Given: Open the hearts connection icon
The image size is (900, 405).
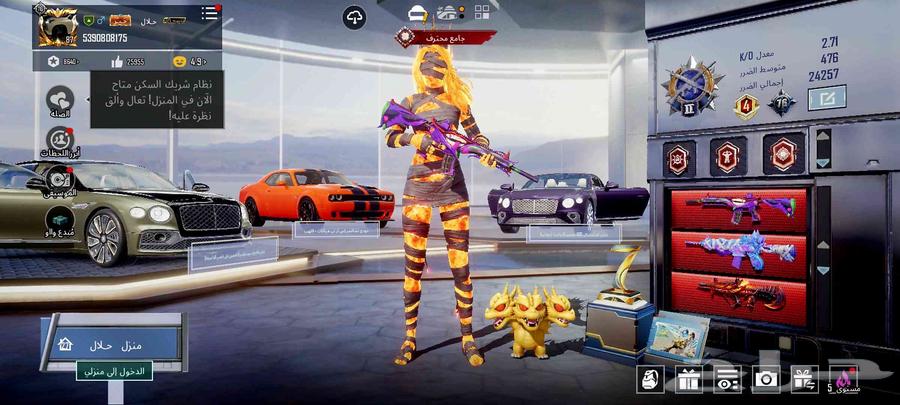Looking at the screenshot, I should pyautogui.click(x=59, y=100).
